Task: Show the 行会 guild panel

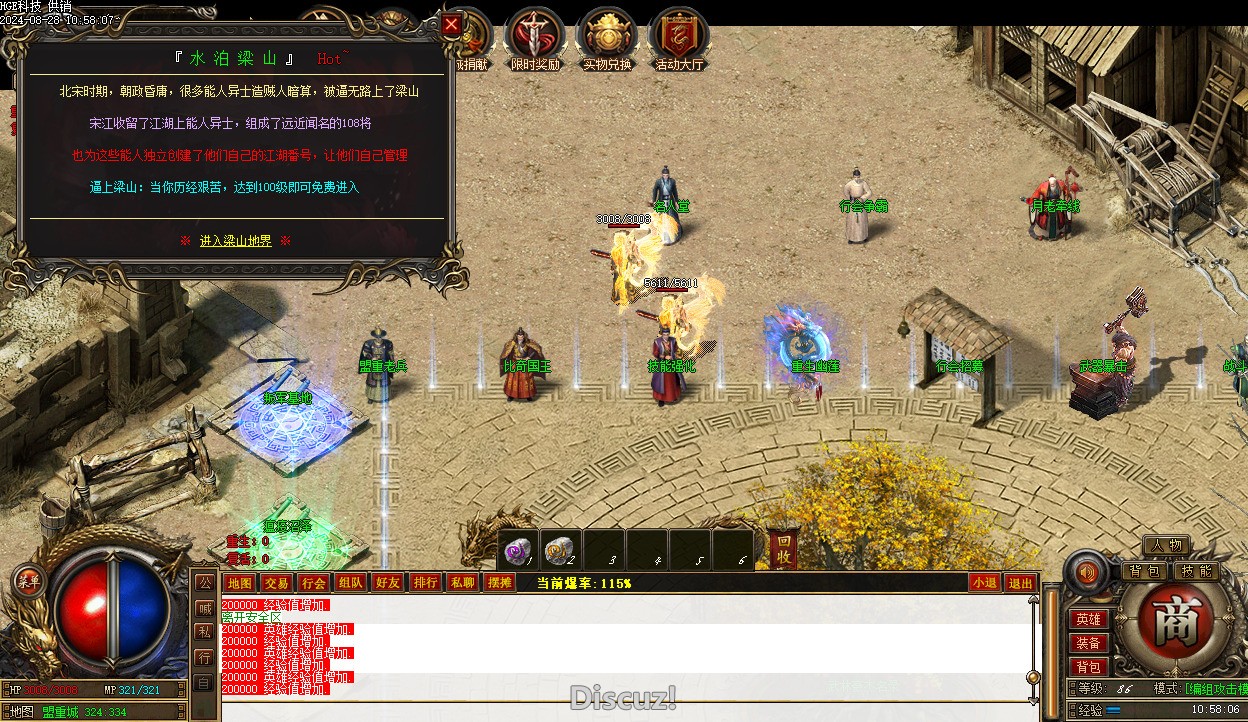Action: point(313,583)
